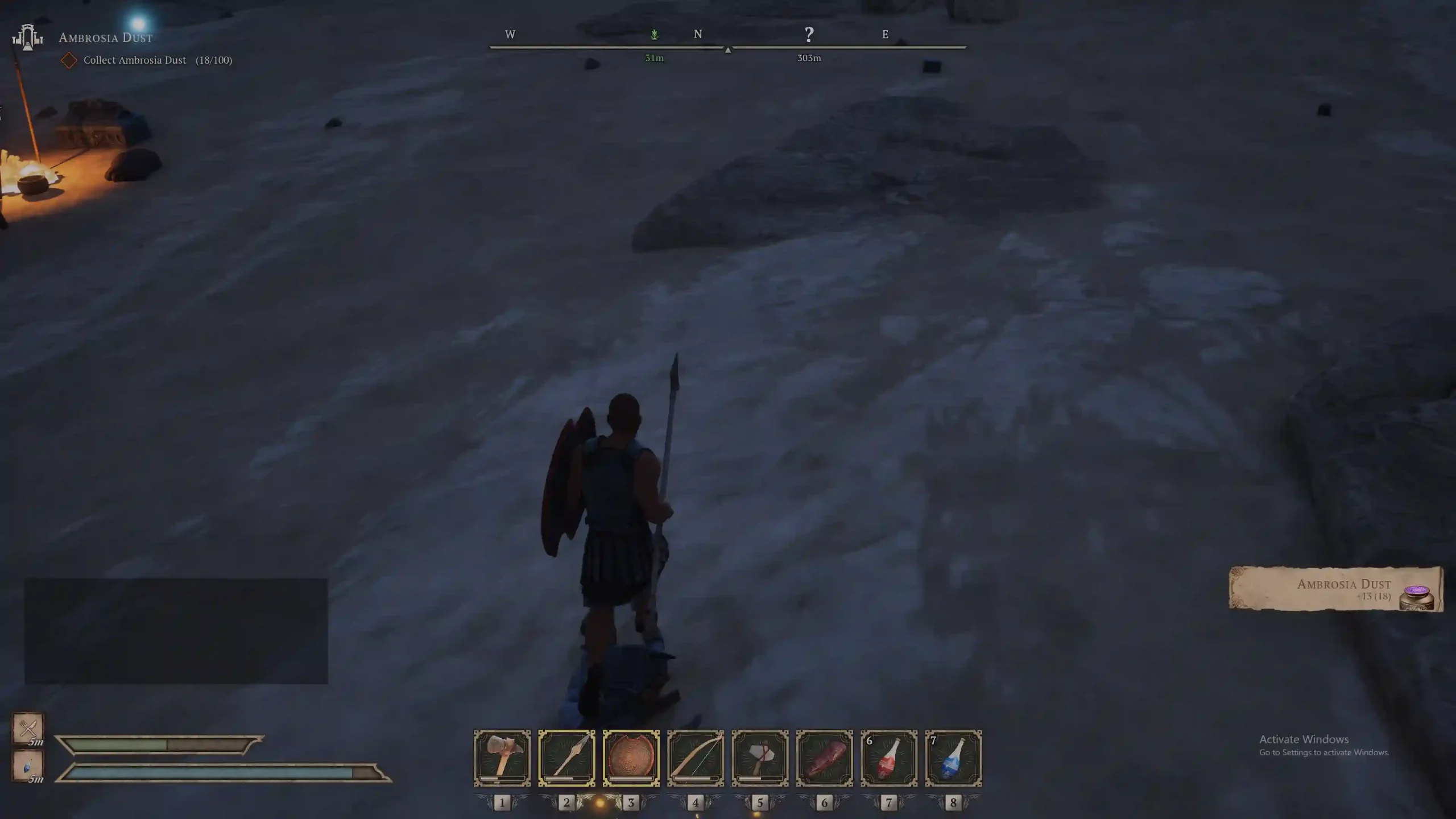Use the red potion bottle
The image size is (1456, 819).
click(888, 758)
